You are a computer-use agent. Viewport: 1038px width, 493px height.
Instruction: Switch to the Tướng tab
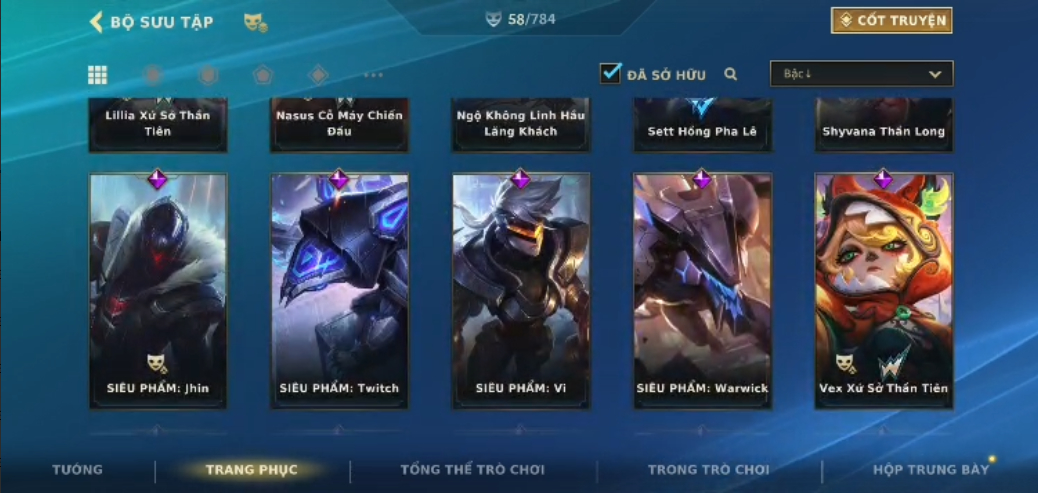pos(77,470)
